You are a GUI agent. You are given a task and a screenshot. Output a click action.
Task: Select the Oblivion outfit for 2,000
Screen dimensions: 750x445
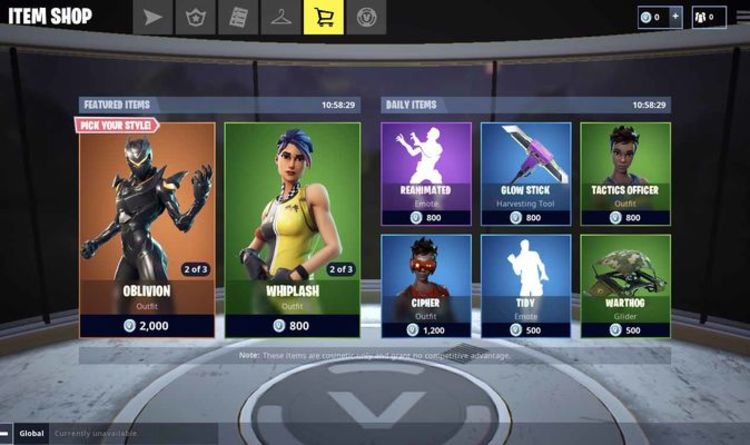point(147,229)
